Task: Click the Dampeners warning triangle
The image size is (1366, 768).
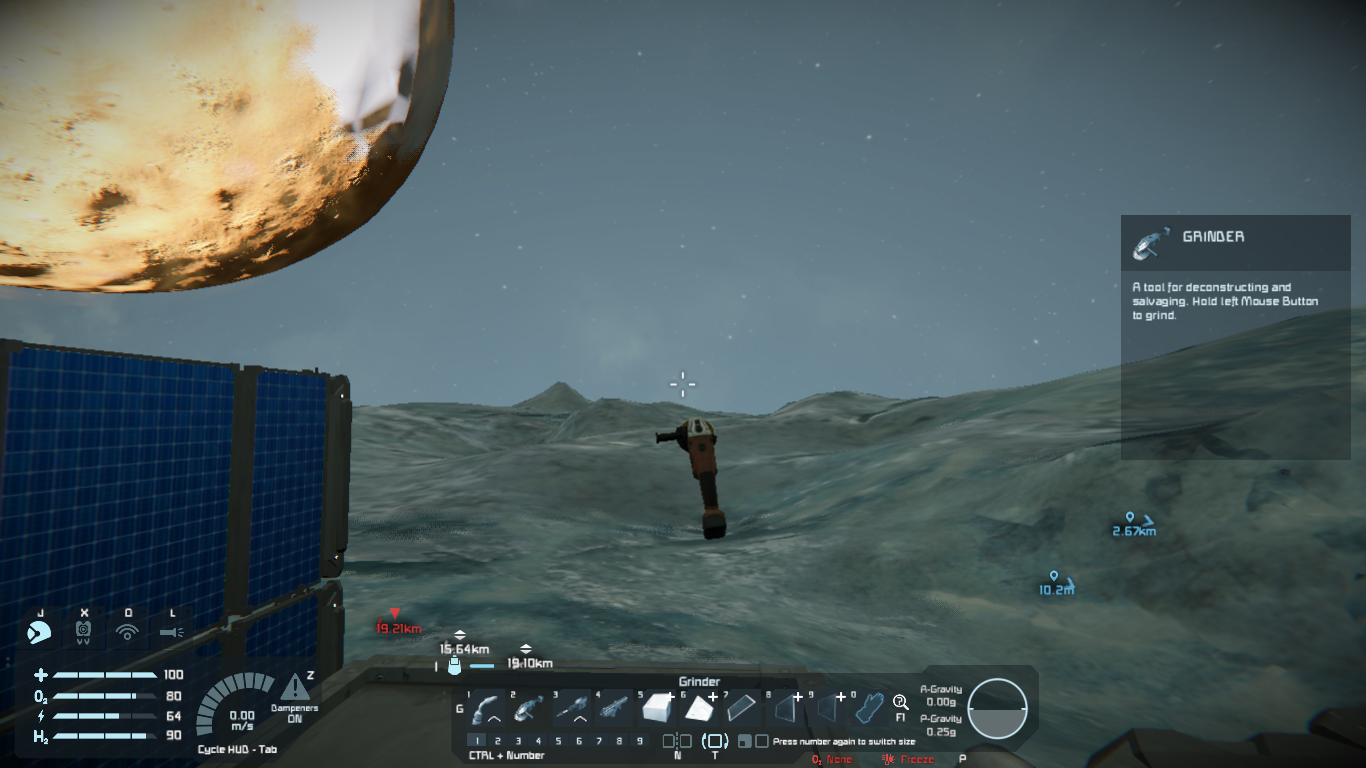Action: 295,688
